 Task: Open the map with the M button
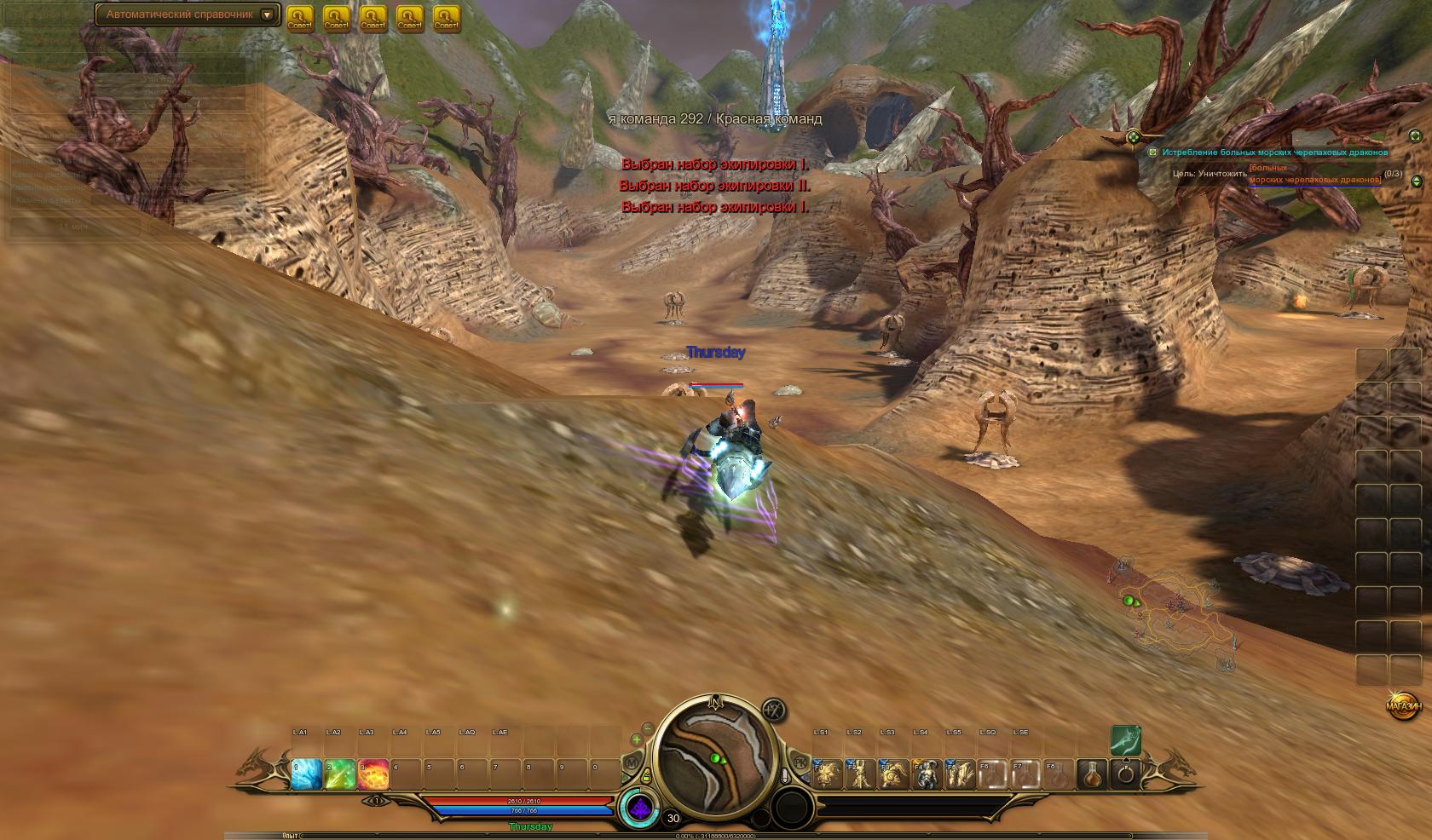(x=632, y=762)
